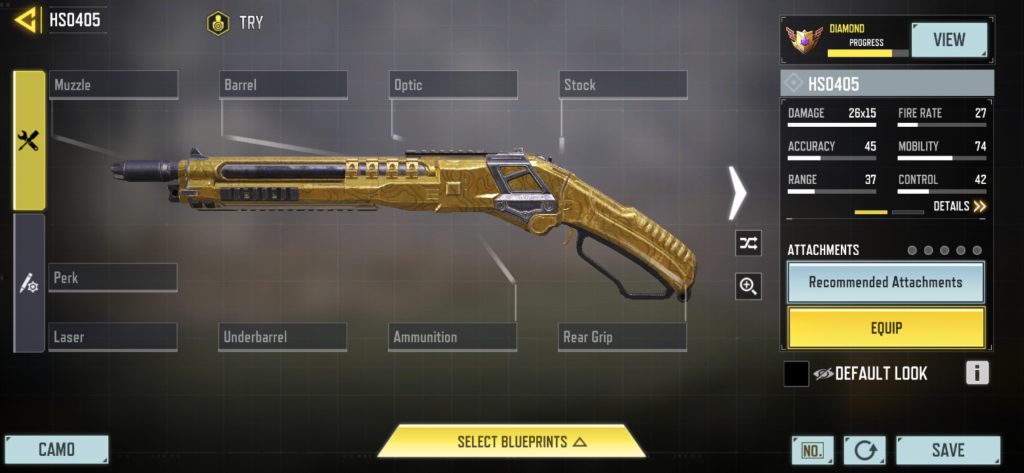Image resolution: width=1024 pixels, height=473 pixels.
Task: Open the Perk attachment slot
Action: coord(113,277)
